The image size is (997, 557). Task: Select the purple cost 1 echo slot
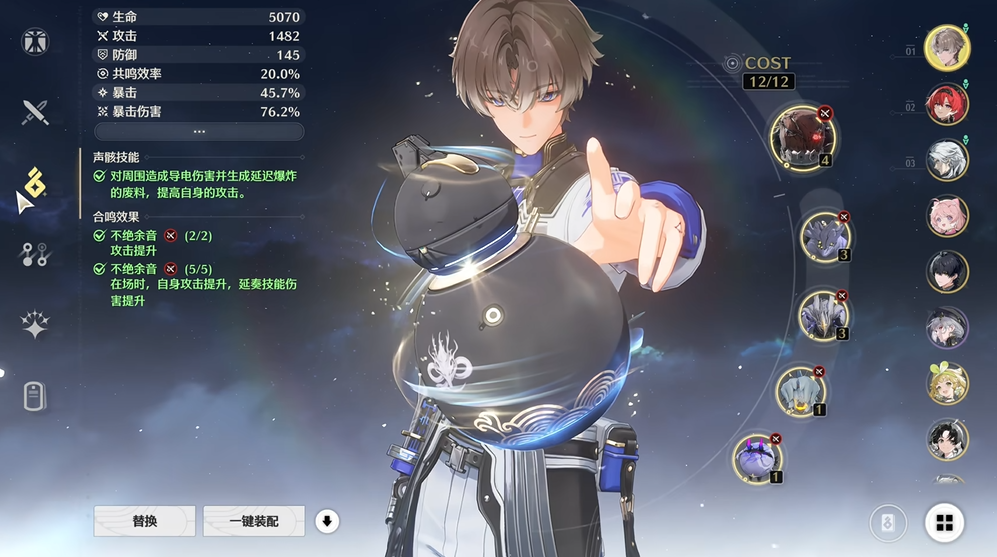[x=758, y=459]
